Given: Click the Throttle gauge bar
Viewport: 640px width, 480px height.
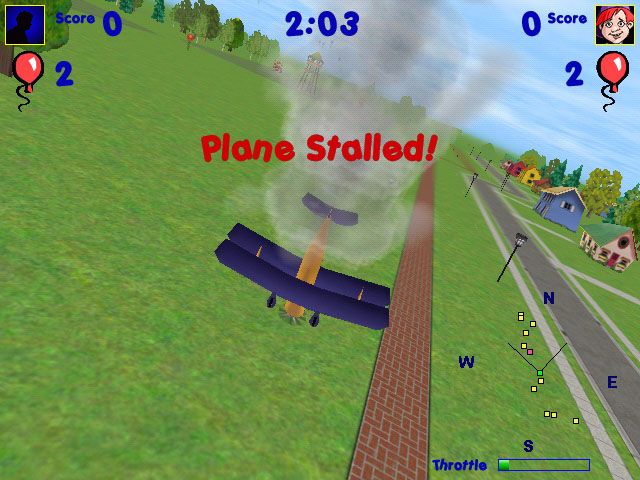Looking at the screenshot, I should click(x=543, y=465).
